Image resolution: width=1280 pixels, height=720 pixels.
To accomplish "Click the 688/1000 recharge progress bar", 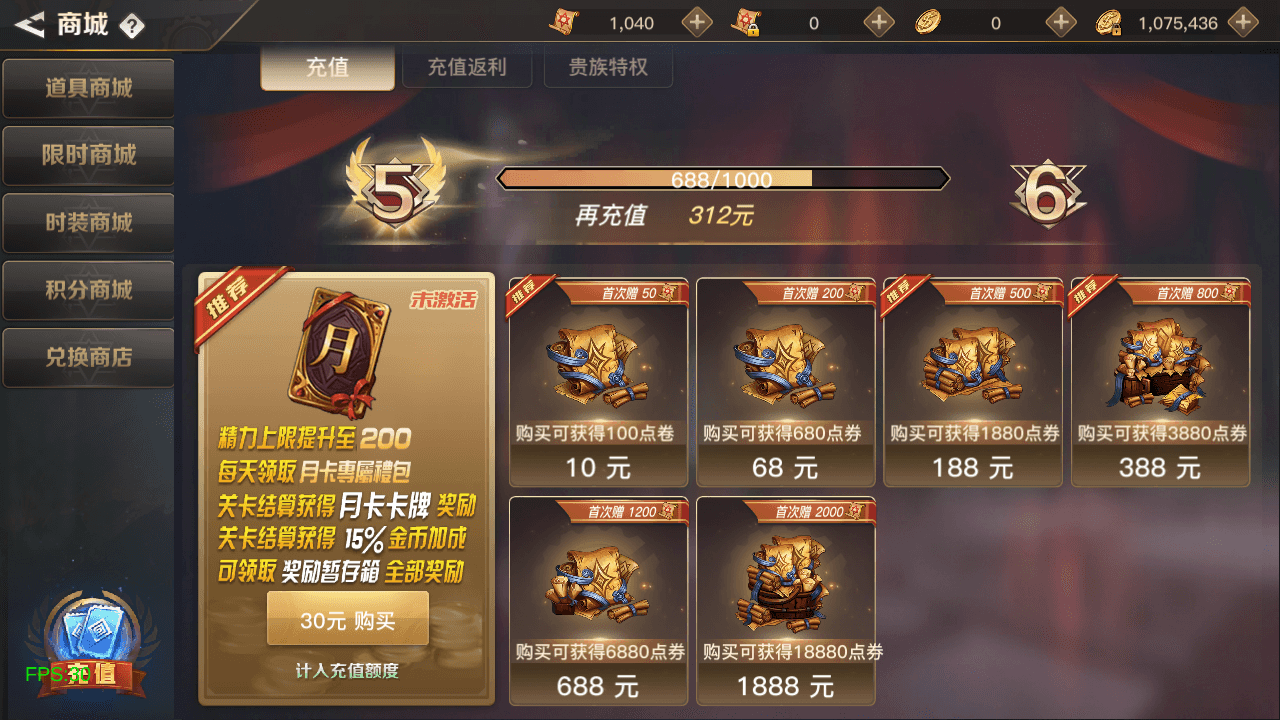I will click(x=723, y=178).
